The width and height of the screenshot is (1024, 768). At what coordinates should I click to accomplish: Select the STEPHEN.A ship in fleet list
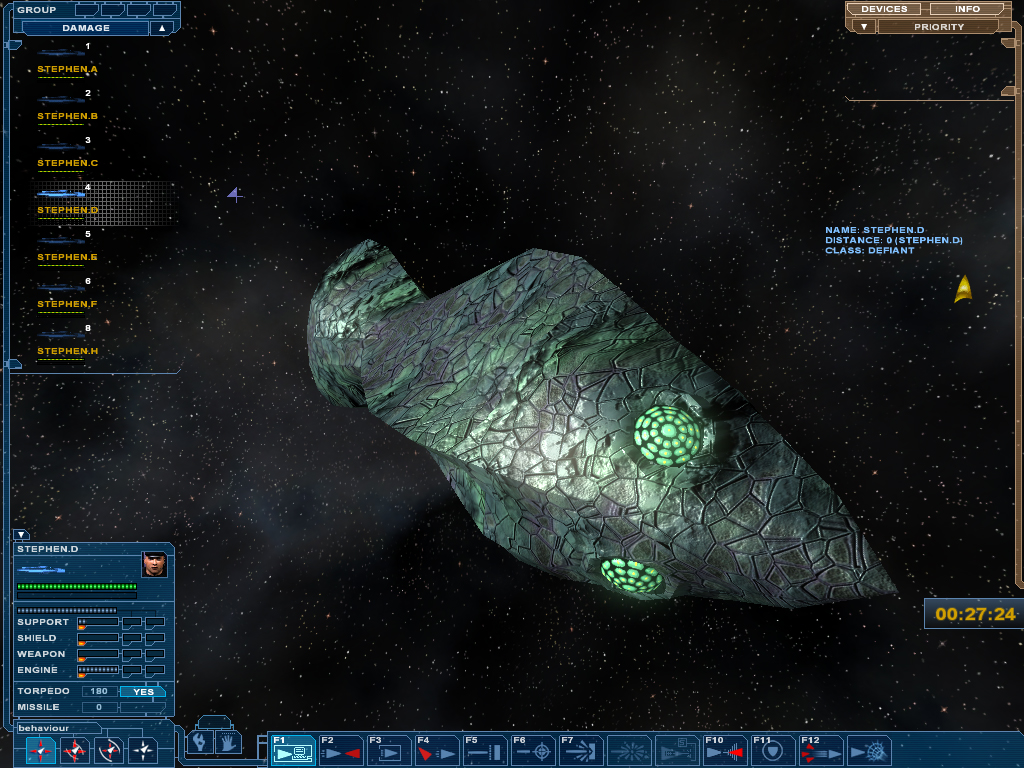pyautogui.click(x=67, y=69)
